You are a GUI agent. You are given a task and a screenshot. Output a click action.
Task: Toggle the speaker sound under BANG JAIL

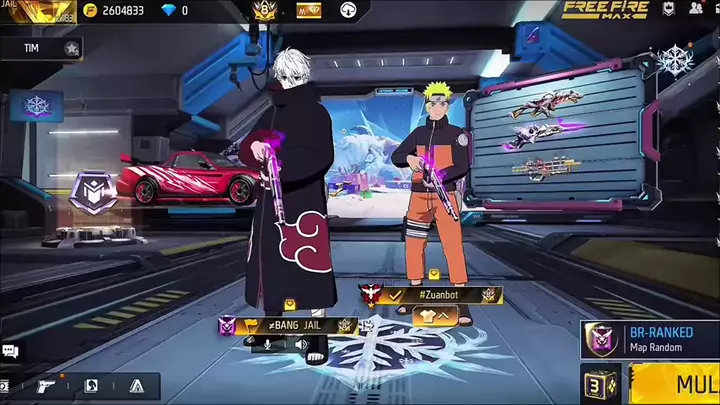(x=300, y=344)
